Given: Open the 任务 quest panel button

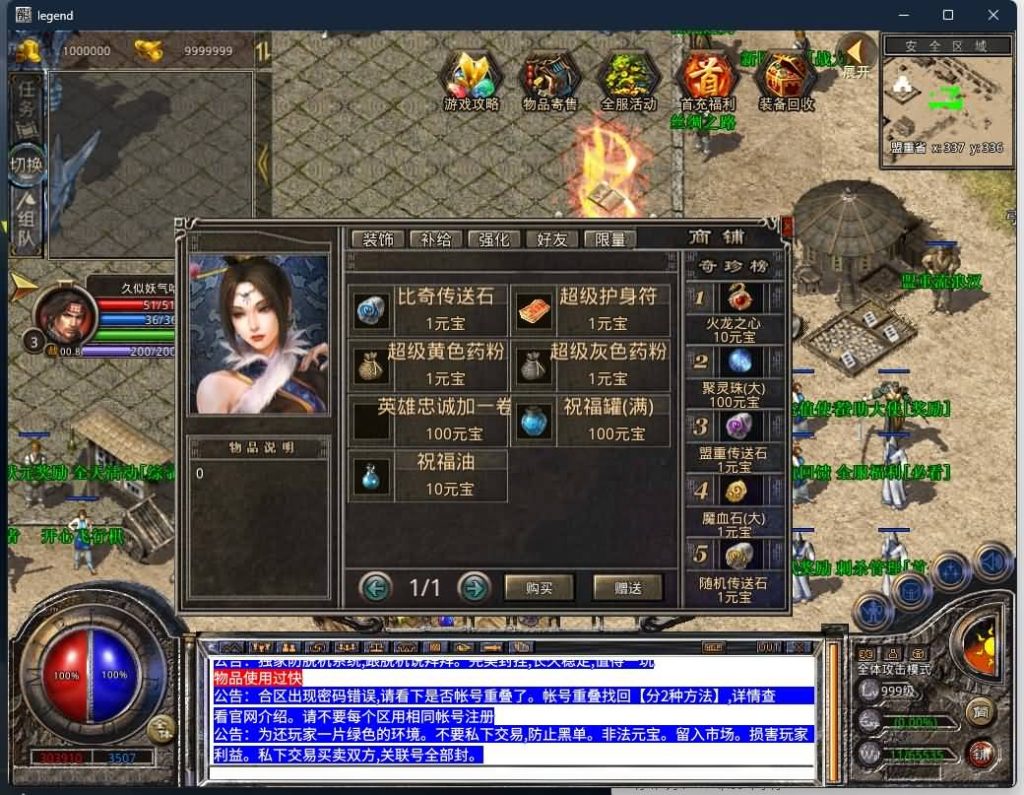Looking at the screenshot, I should (26, 103).
